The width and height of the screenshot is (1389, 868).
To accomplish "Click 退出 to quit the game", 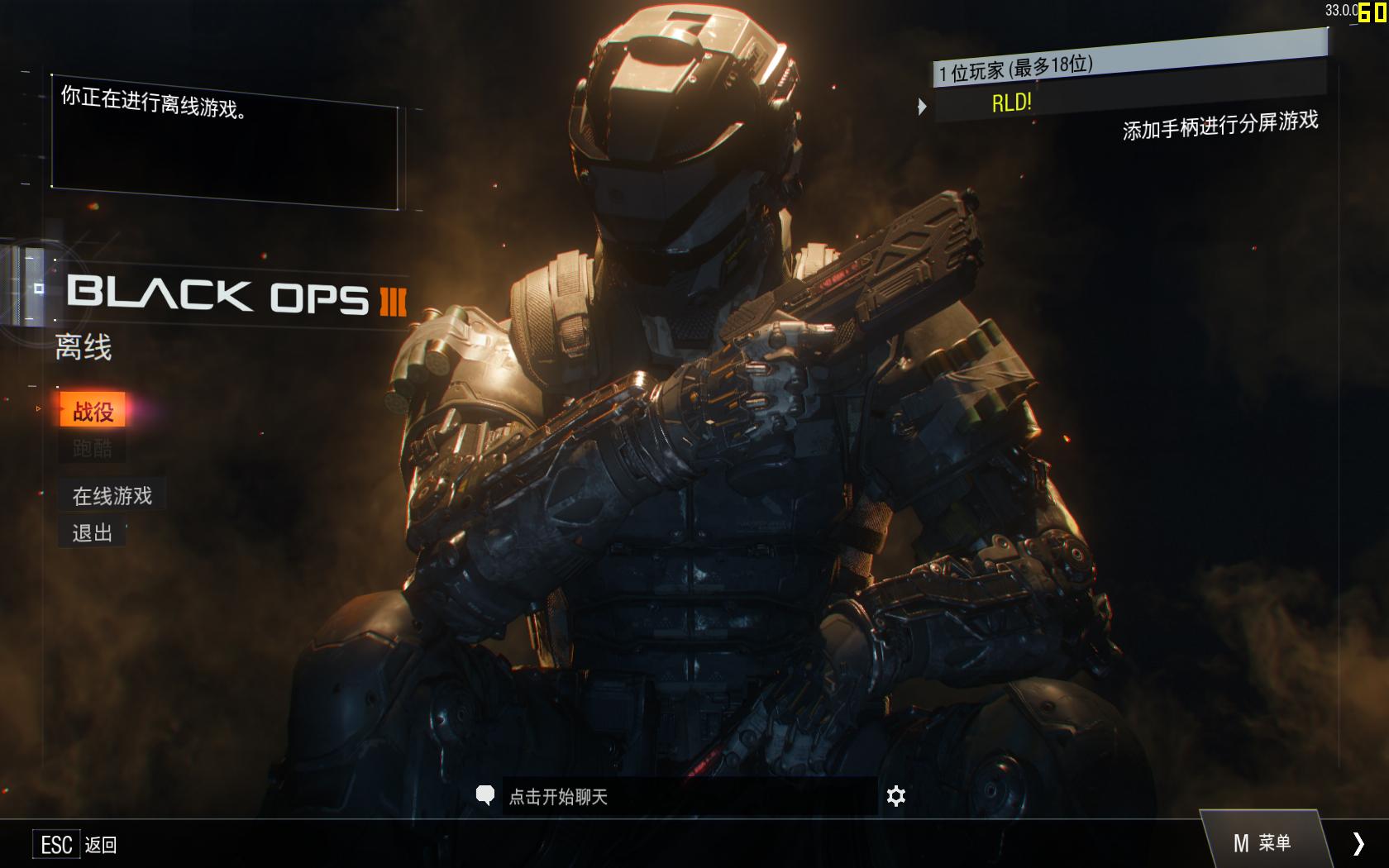I will tap(92, 533).
